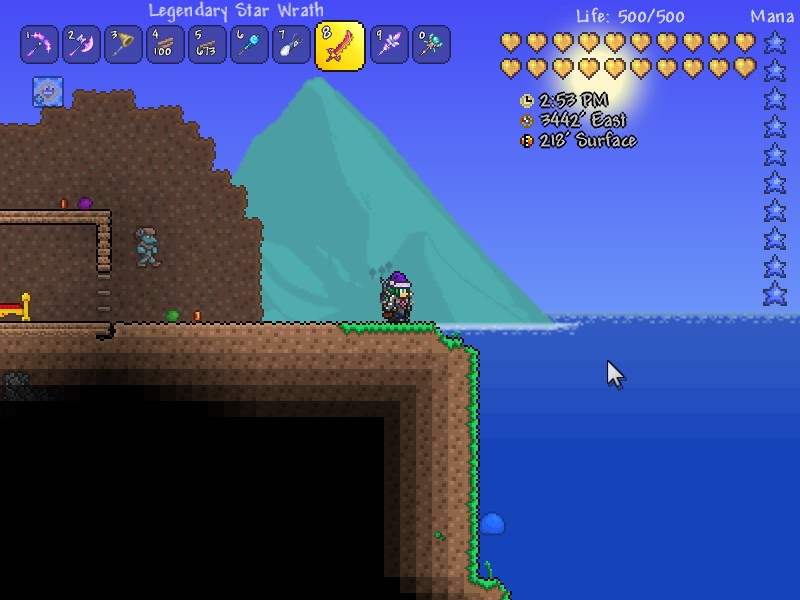Select the Legendary Star Wrath sword slot
The height and width of the screenshot is (600, 800).
click(340, 46)
